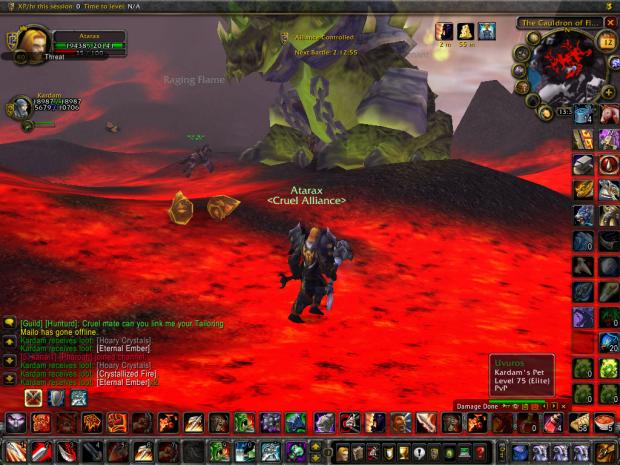Select party member Kardam's portrait
The width and height of the screenshot is (620, 465).
[19, 109]
